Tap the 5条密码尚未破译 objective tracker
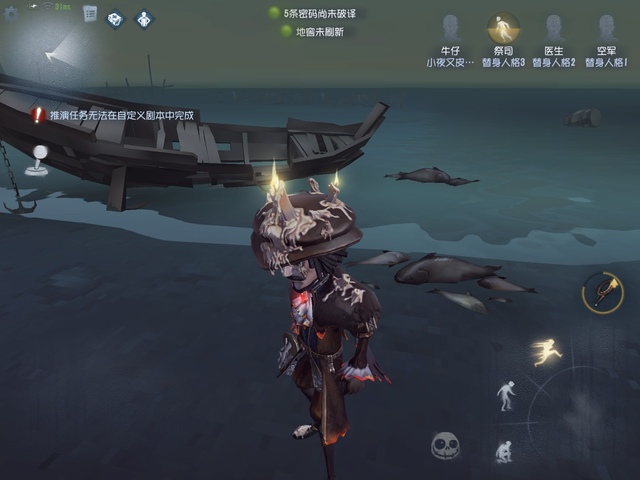The height and width of the screenshot is (480, 640). [x=318, y=14]
